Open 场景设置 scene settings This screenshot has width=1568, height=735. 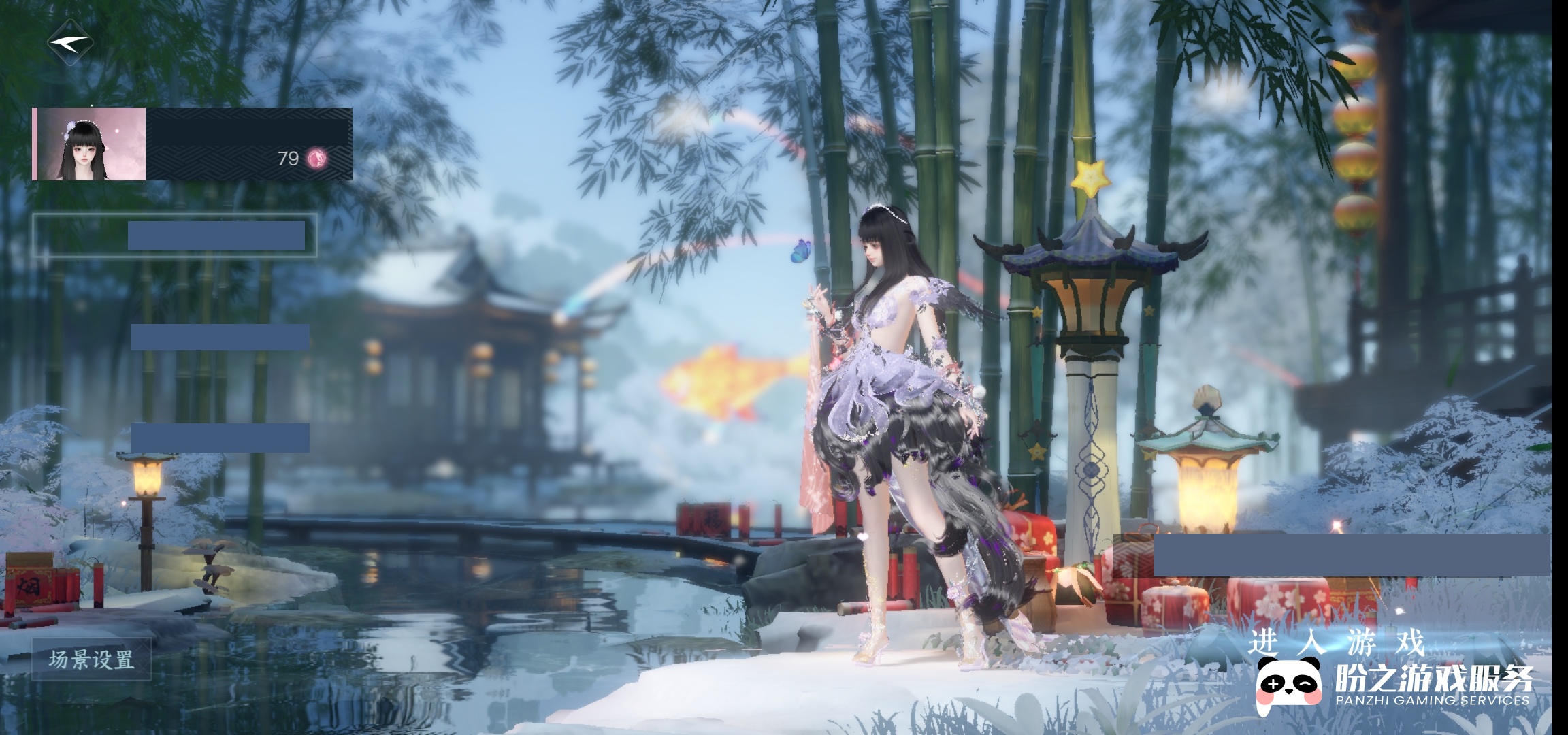[x=91, y=659]
